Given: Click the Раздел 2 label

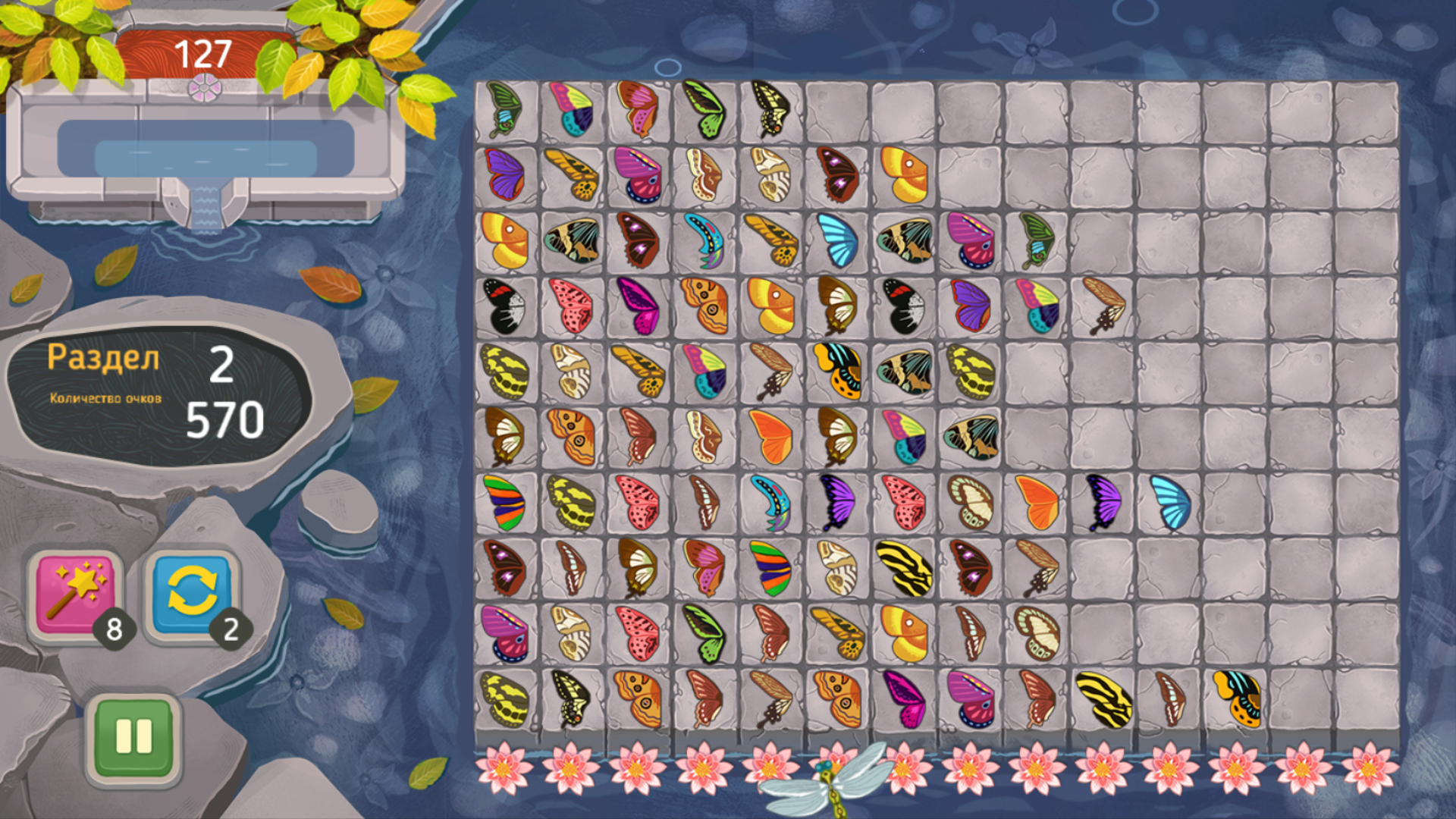Looking at the screenshot, I should (x=104, y=359).
